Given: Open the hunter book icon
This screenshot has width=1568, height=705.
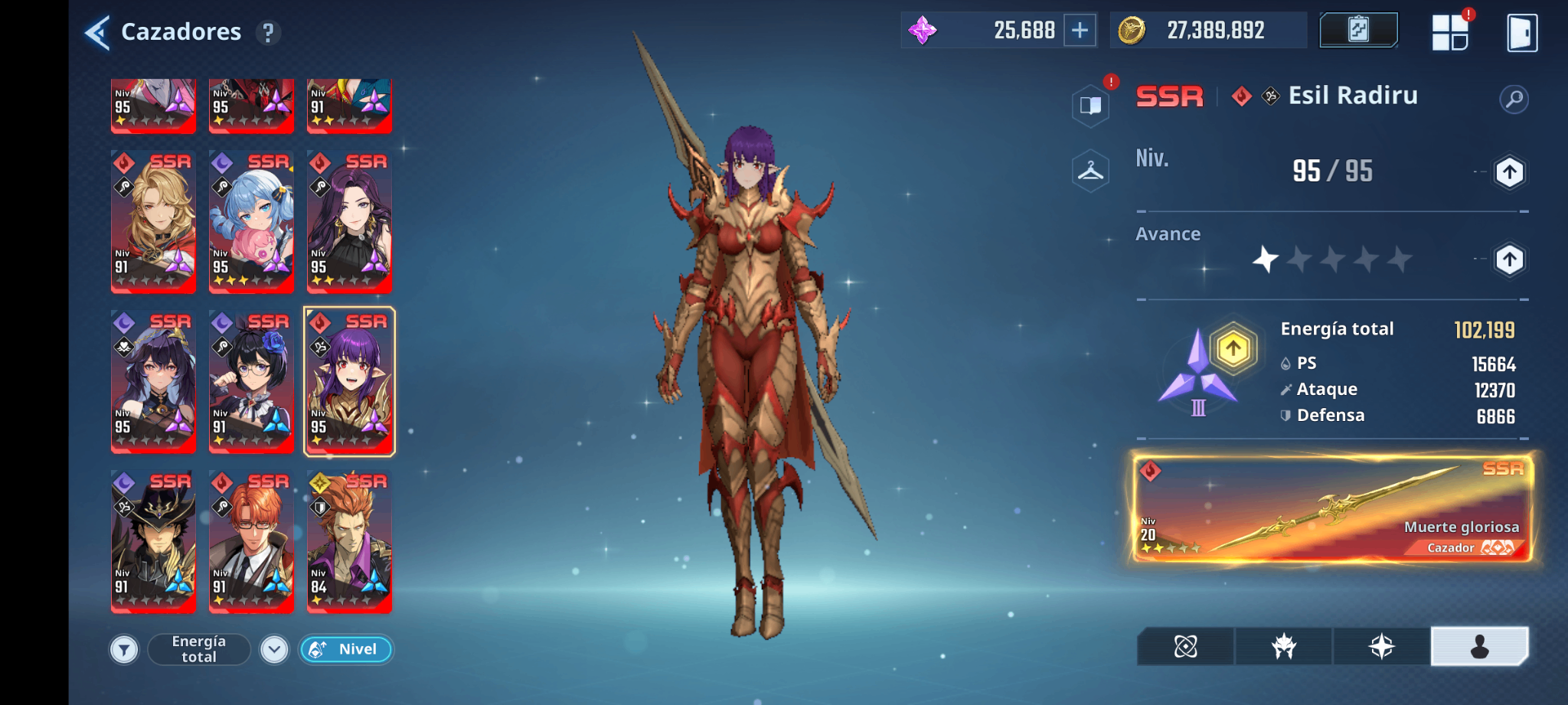Looking at the screenshot, I should click(1090, 105).
